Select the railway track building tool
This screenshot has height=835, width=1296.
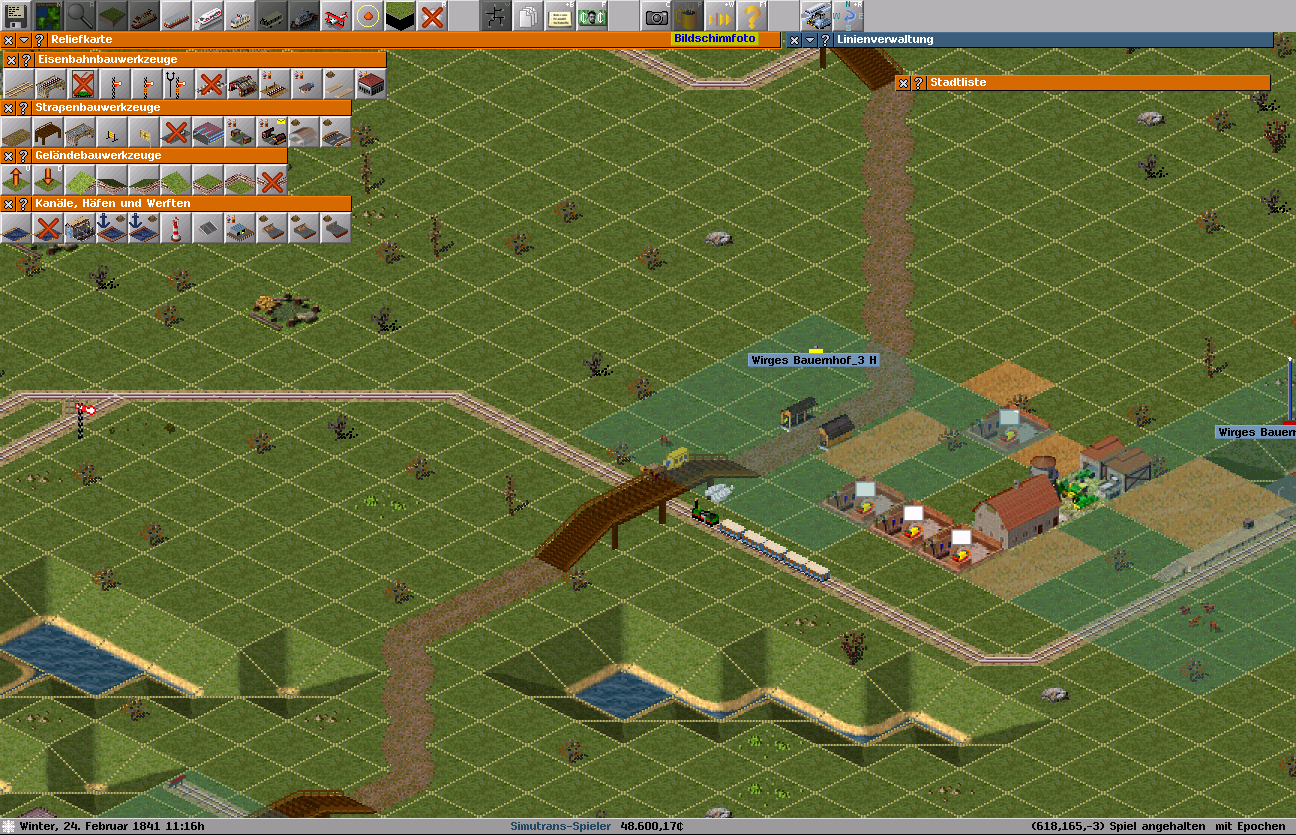coord(17,84)
